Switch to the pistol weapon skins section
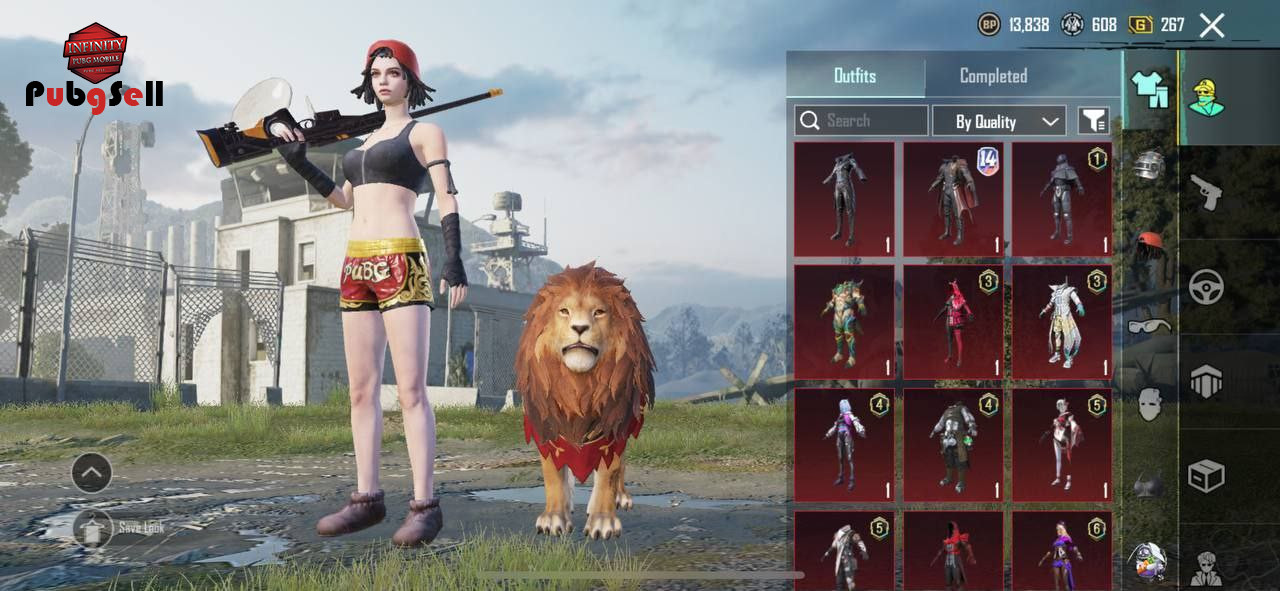The height and width of the screenshot is (591, 1280). 1206,191
